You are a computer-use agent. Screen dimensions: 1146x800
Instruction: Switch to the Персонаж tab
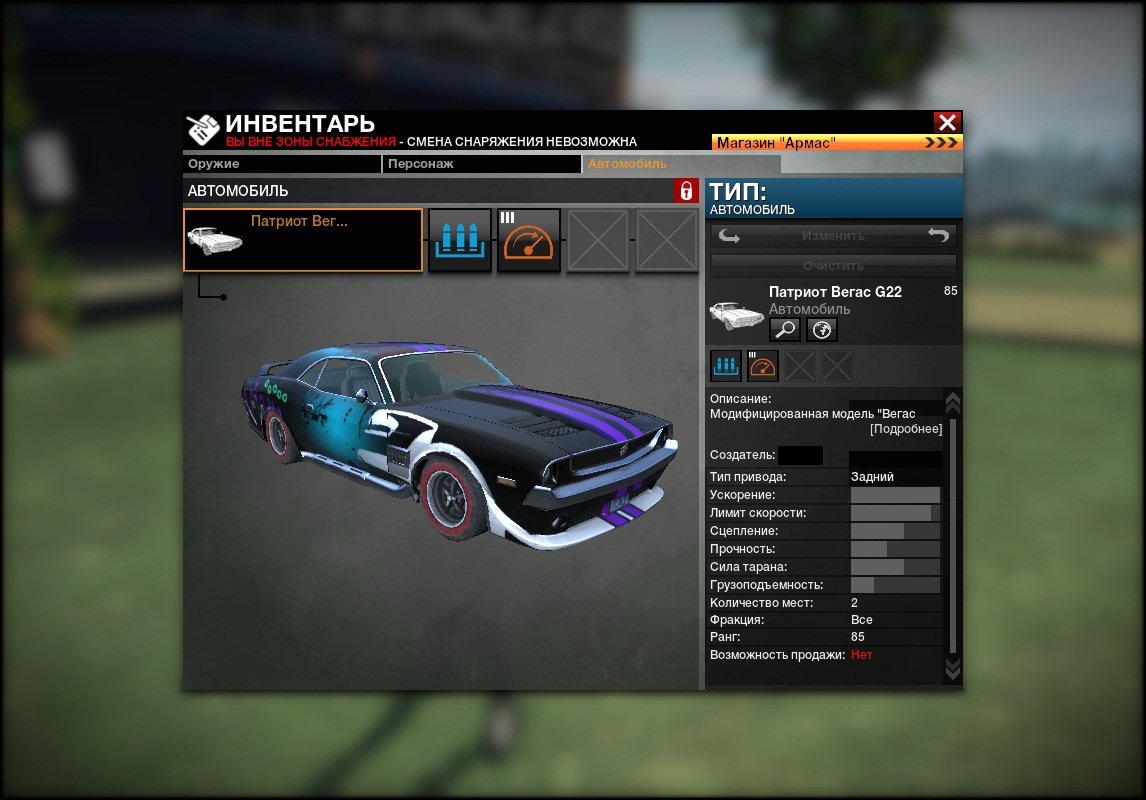(x=481, y=164)
